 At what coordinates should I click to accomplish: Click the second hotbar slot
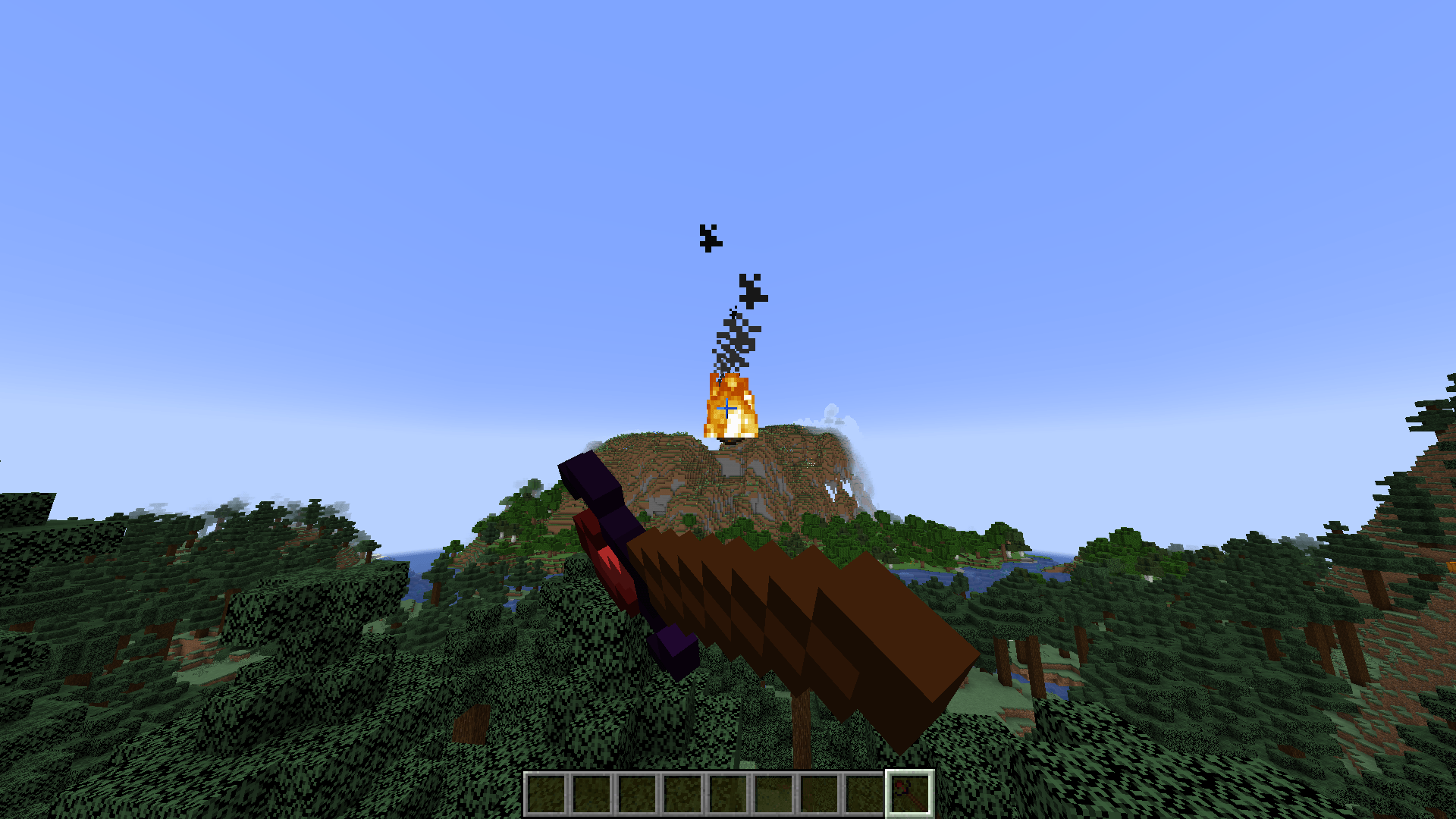[x=592, y=793]
